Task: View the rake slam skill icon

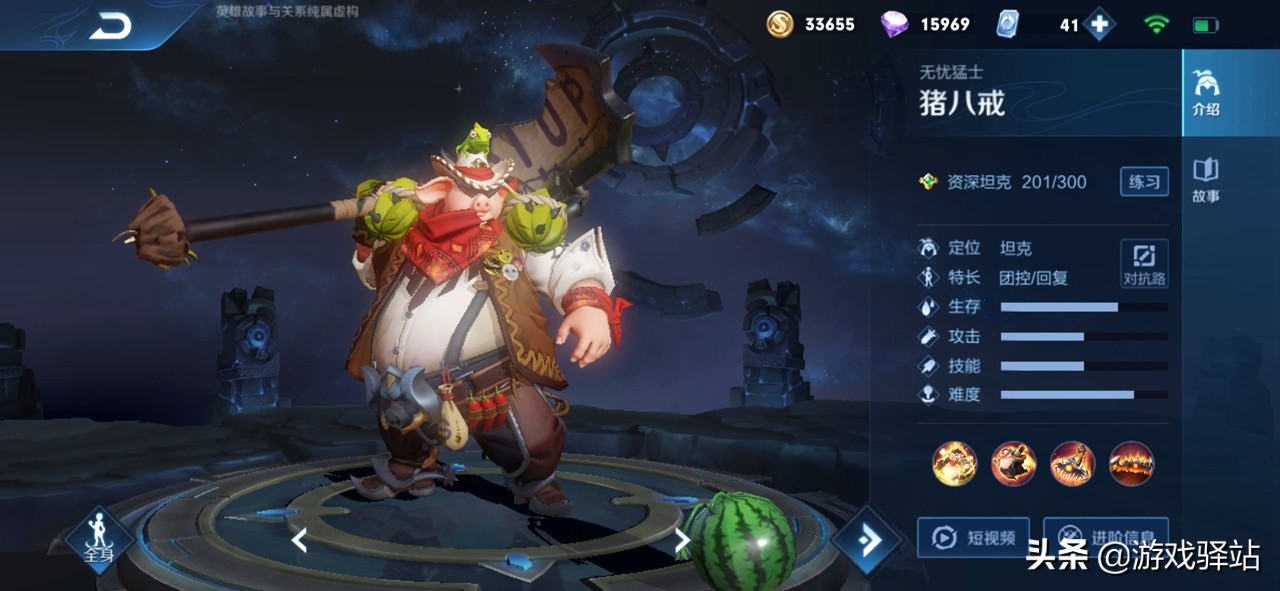Action: (x=1072, y=464)
